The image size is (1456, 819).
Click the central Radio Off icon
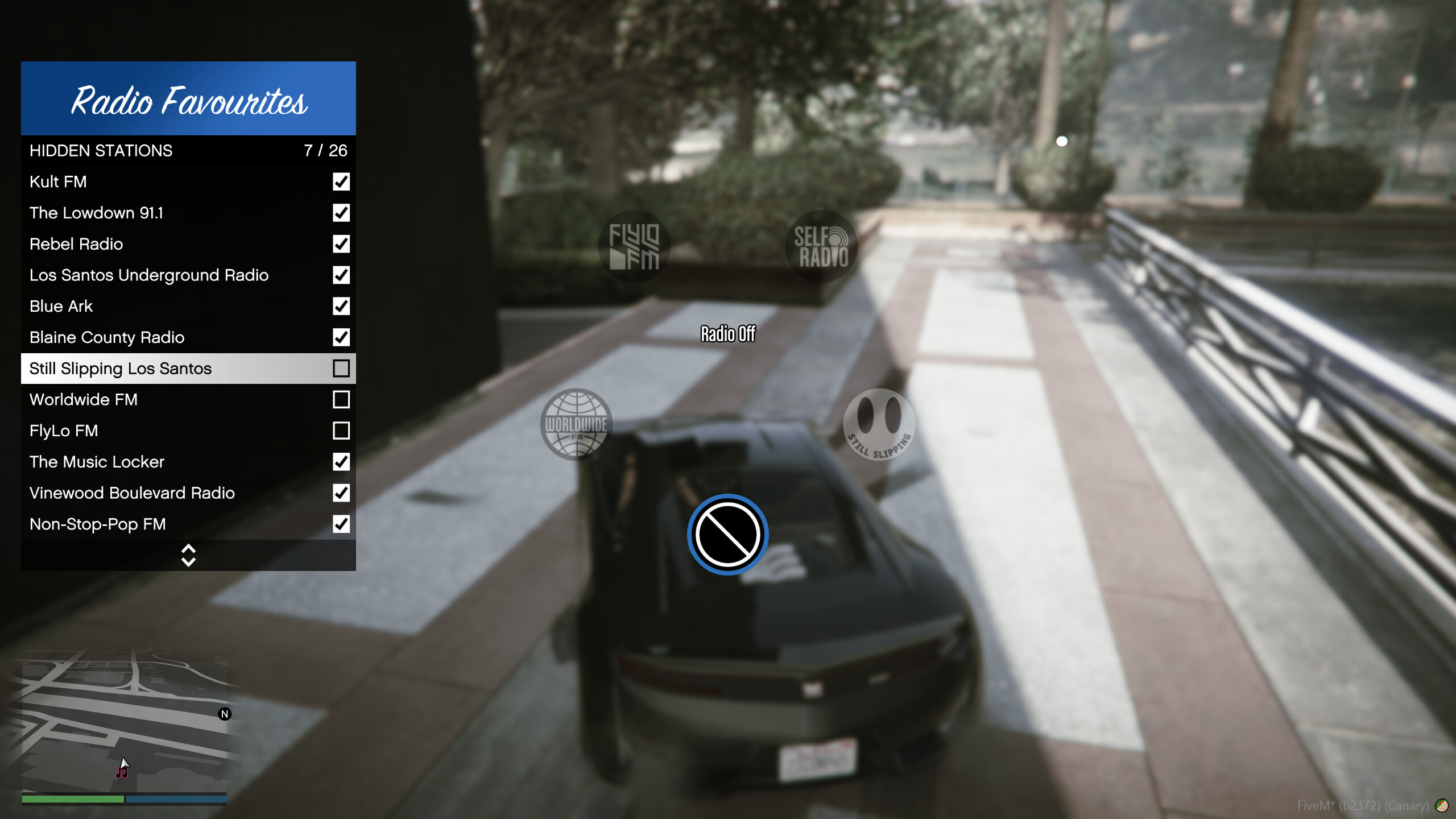coord(728,533)
